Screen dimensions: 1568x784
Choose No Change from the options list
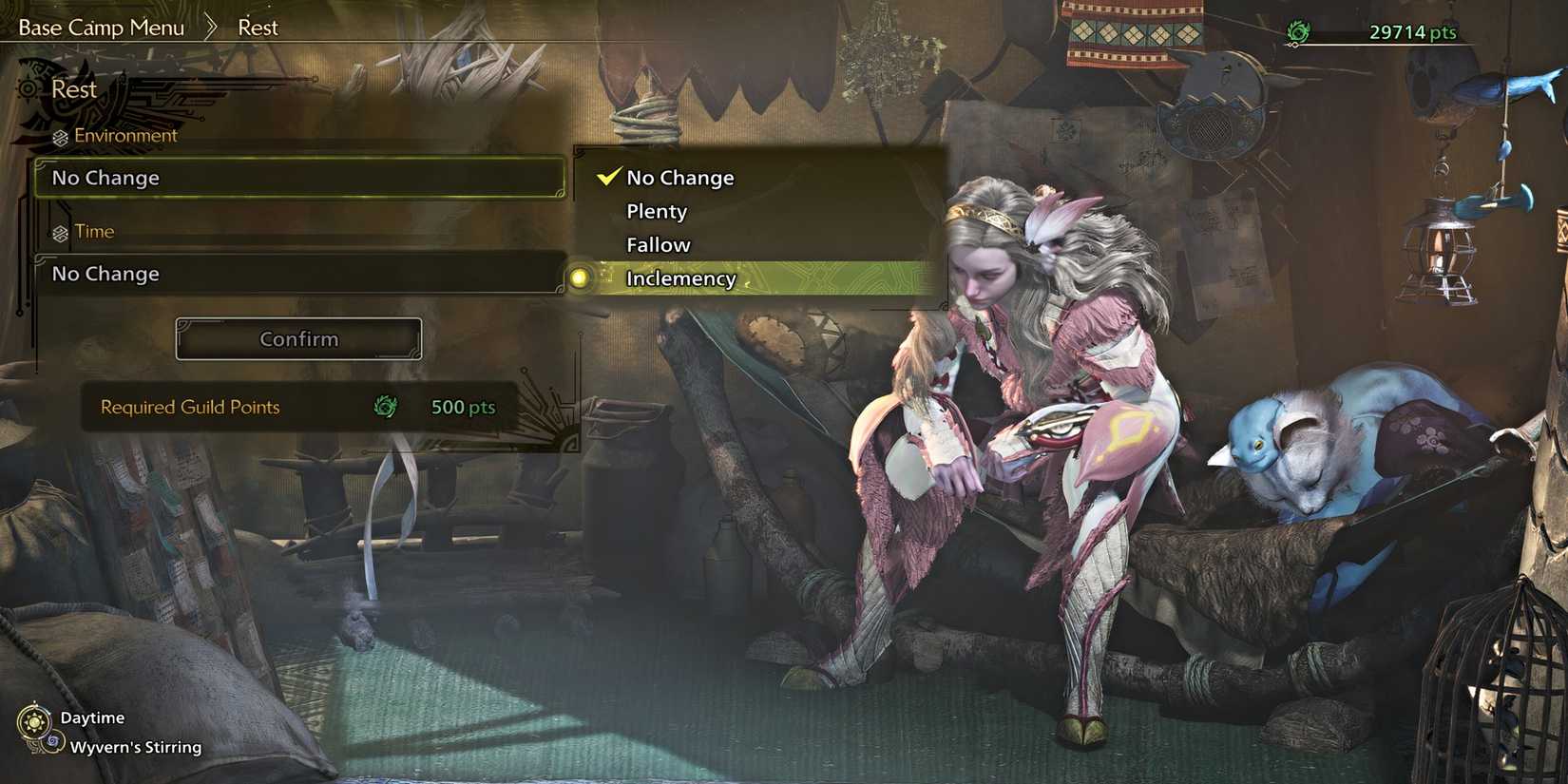(679, 177)
